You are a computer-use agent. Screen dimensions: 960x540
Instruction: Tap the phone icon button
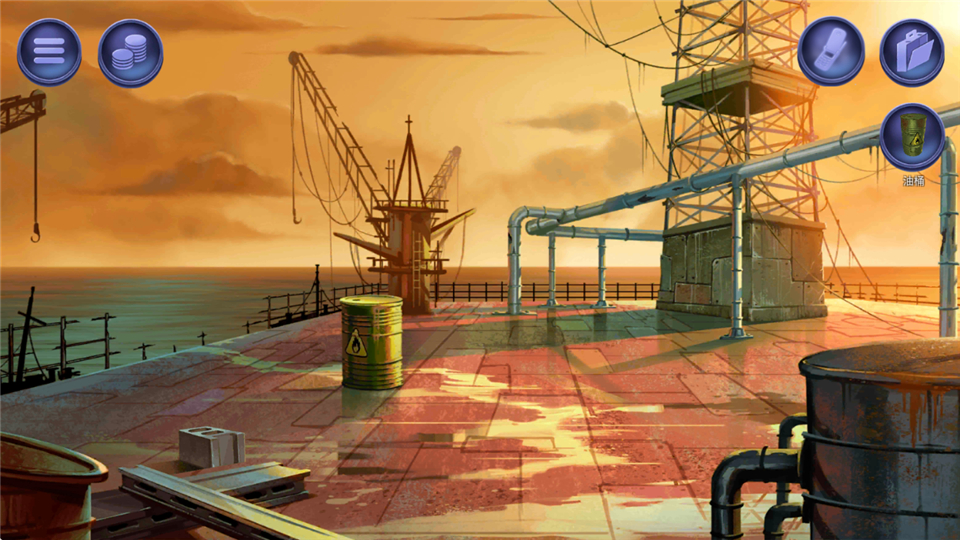(x=830, y=51)
